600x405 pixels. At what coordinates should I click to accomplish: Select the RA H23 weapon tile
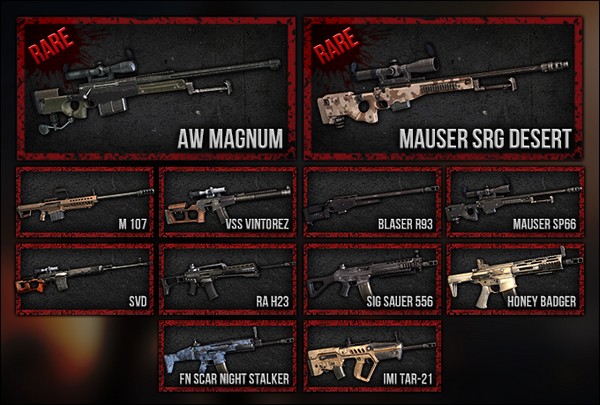coord(228,278)
